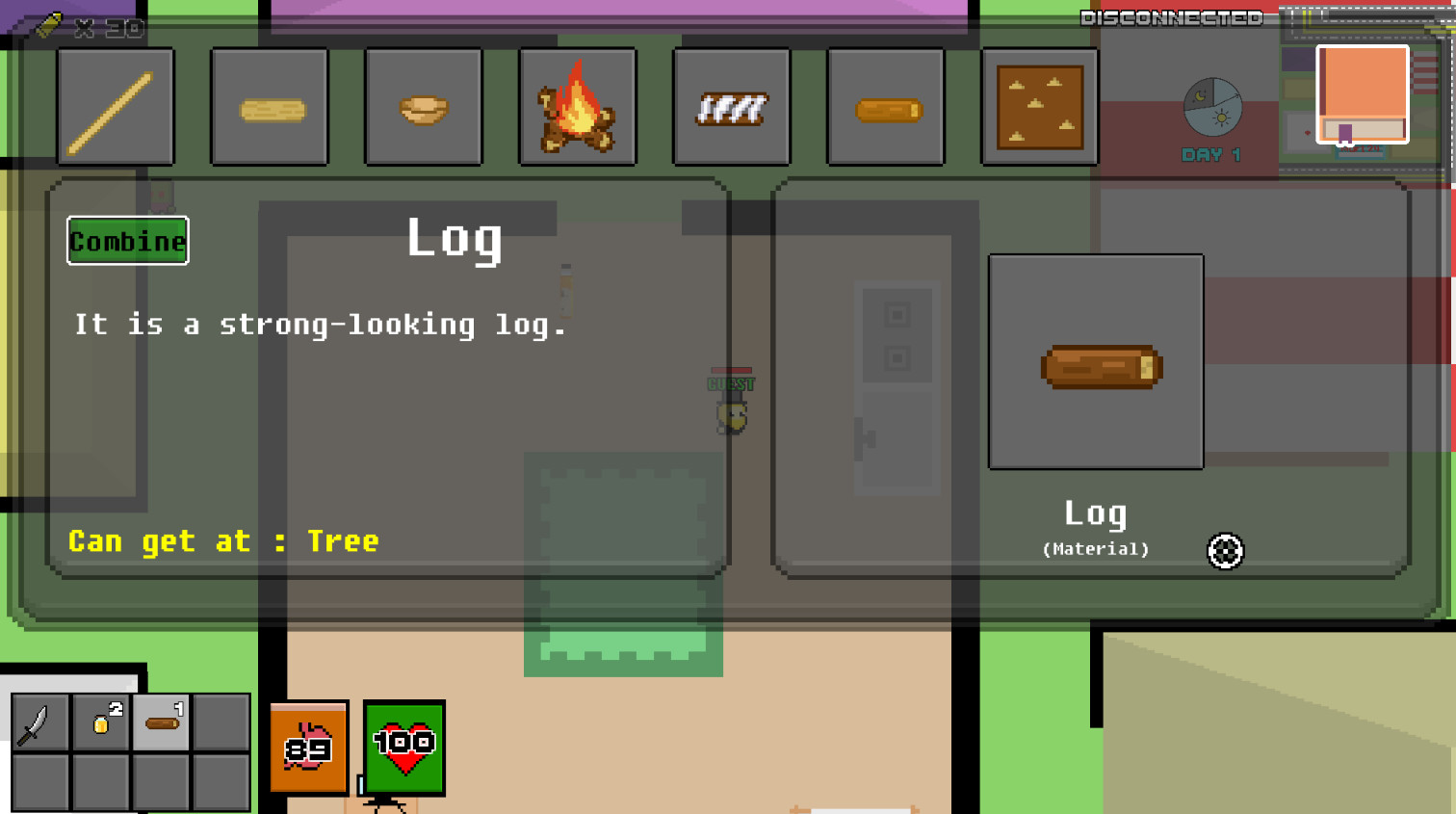This screenshot has height=814, width=1456.
Task: Select the wooden plank recipe icon
Action: point(270,106)
